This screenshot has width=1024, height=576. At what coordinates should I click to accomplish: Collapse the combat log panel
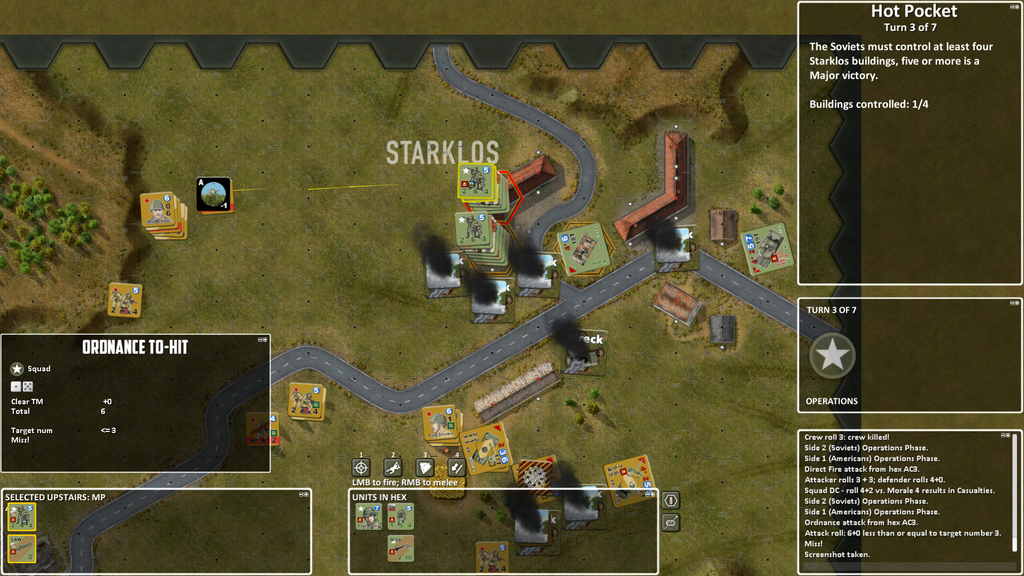click(1005, 436)
